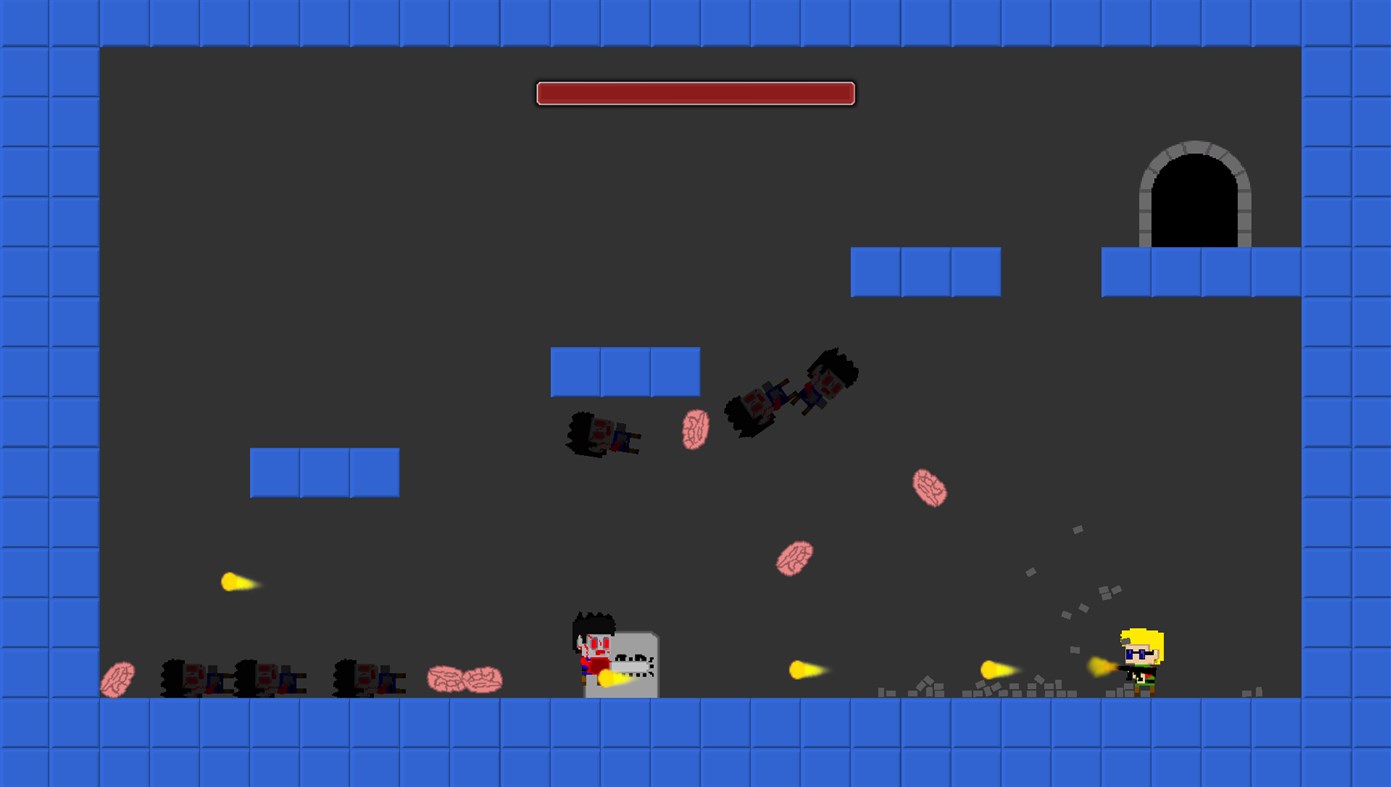Click the center three-block blue platform

click(625, 370)
